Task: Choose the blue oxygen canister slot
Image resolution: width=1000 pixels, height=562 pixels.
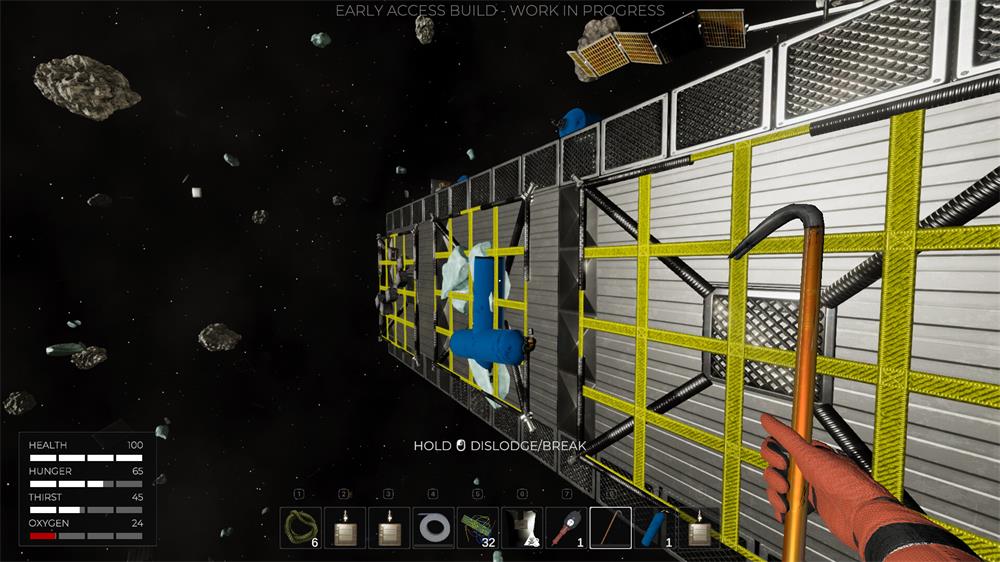Action: tap(654, 526)
